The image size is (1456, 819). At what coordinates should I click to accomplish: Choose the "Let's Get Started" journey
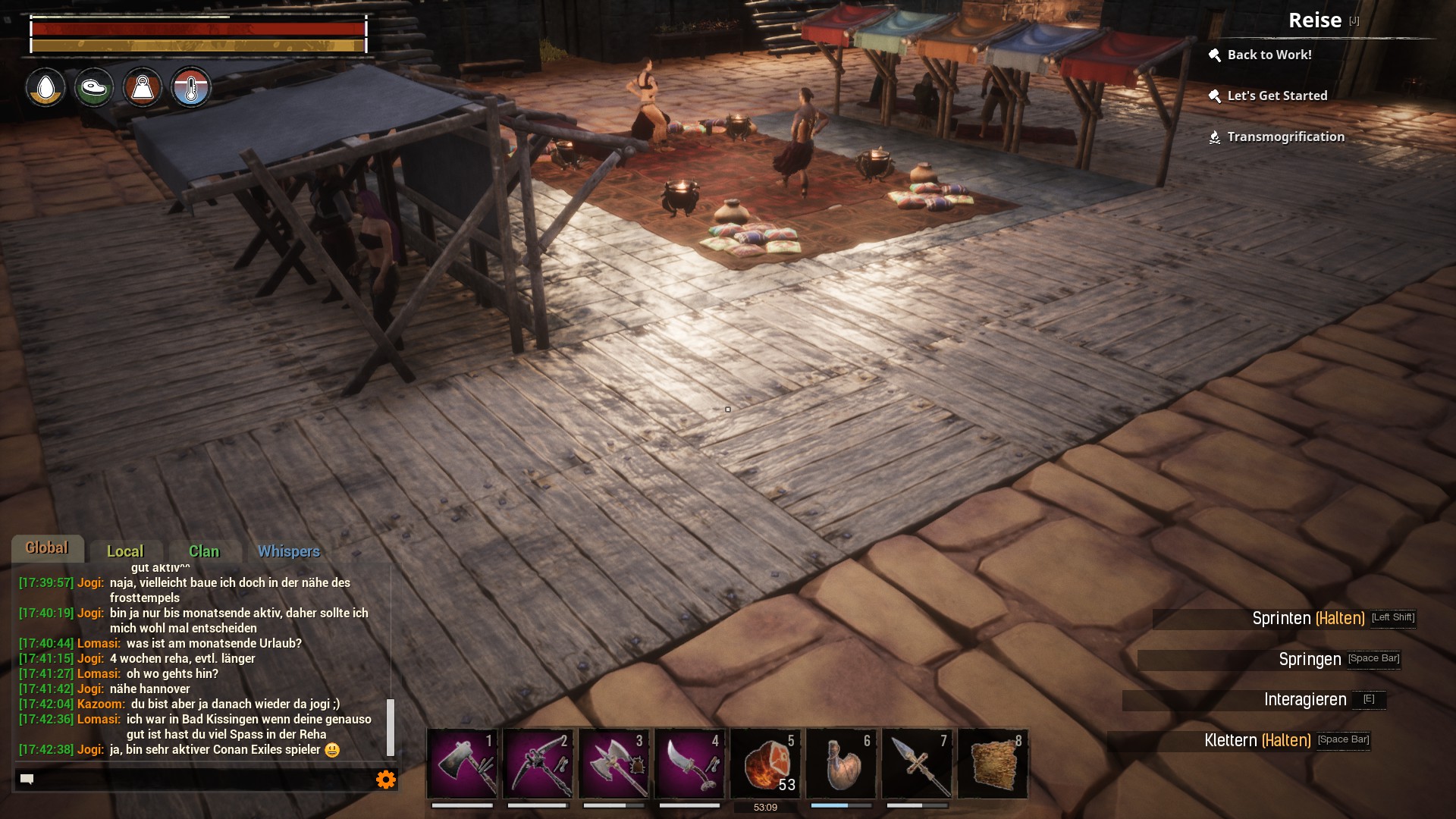coord(1277,96)
